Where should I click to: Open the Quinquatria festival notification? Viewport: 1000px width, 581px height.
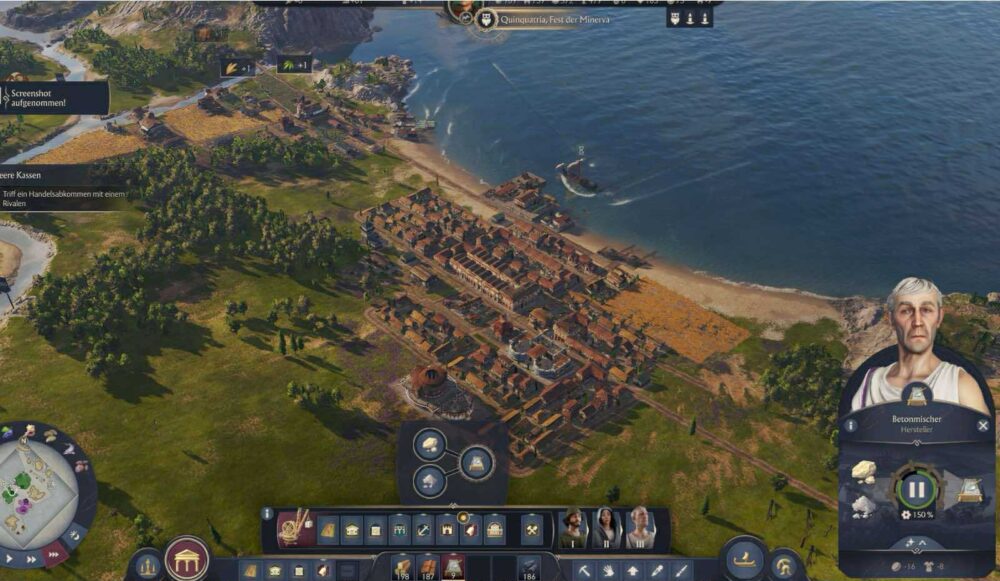coord(545,19)
